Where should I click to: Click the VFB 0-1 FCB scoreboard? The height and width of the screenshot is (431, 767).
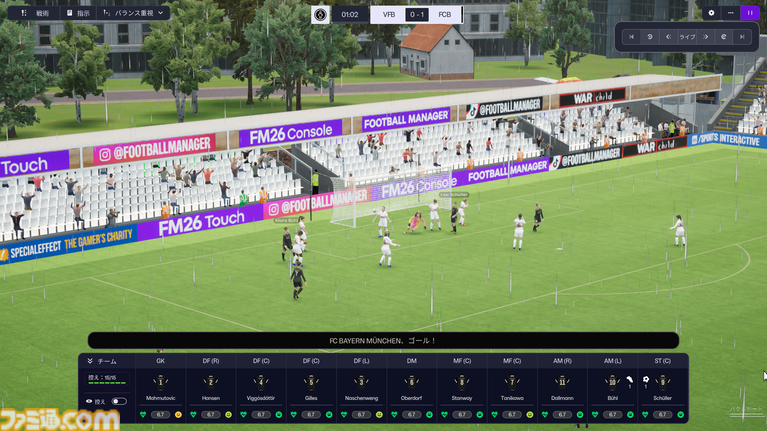point(415,14)
